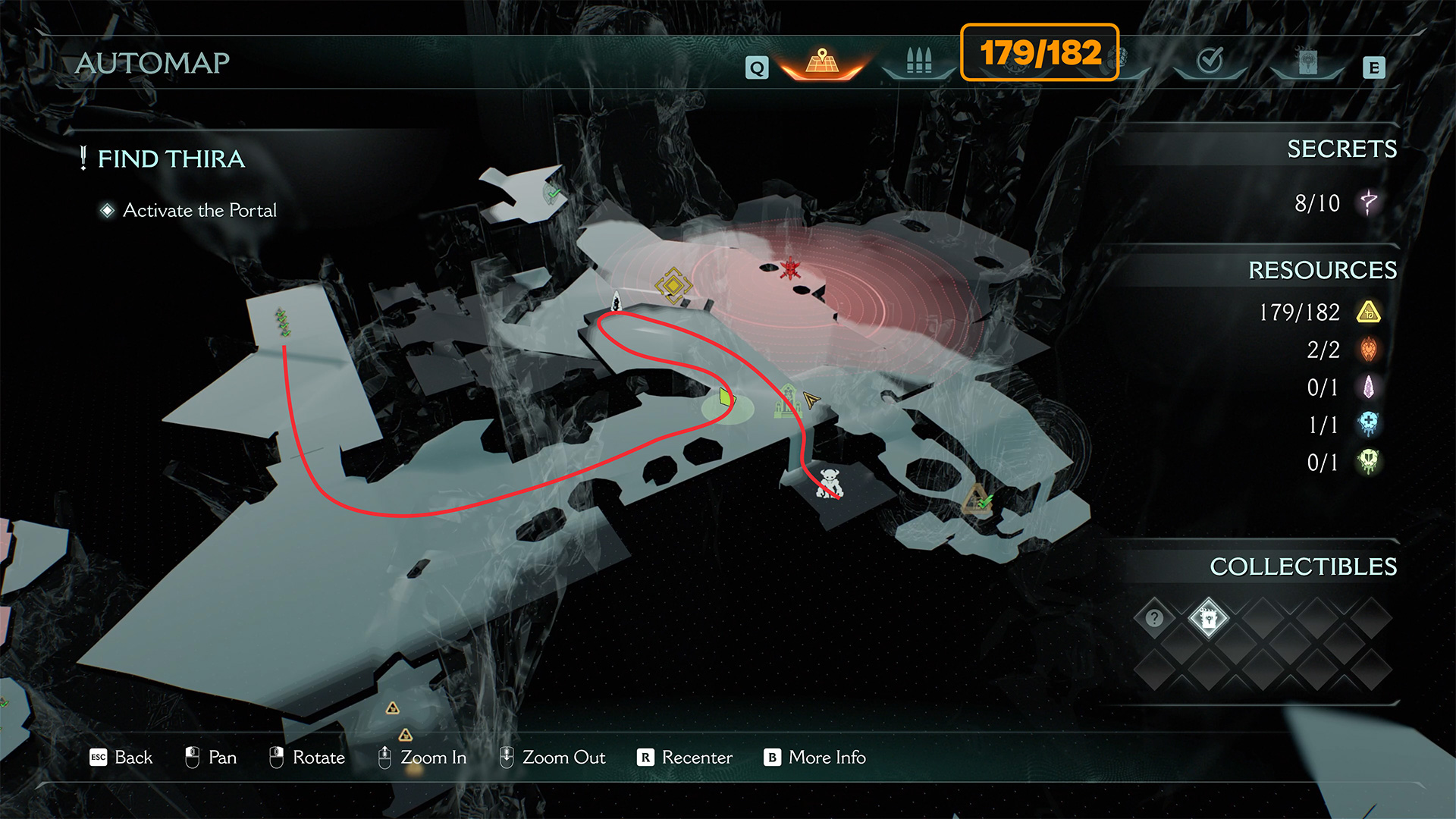Click the green flag marker on the map
Image resolution: width=1456 pixels, height=819 pixels.
pos(726,397)
